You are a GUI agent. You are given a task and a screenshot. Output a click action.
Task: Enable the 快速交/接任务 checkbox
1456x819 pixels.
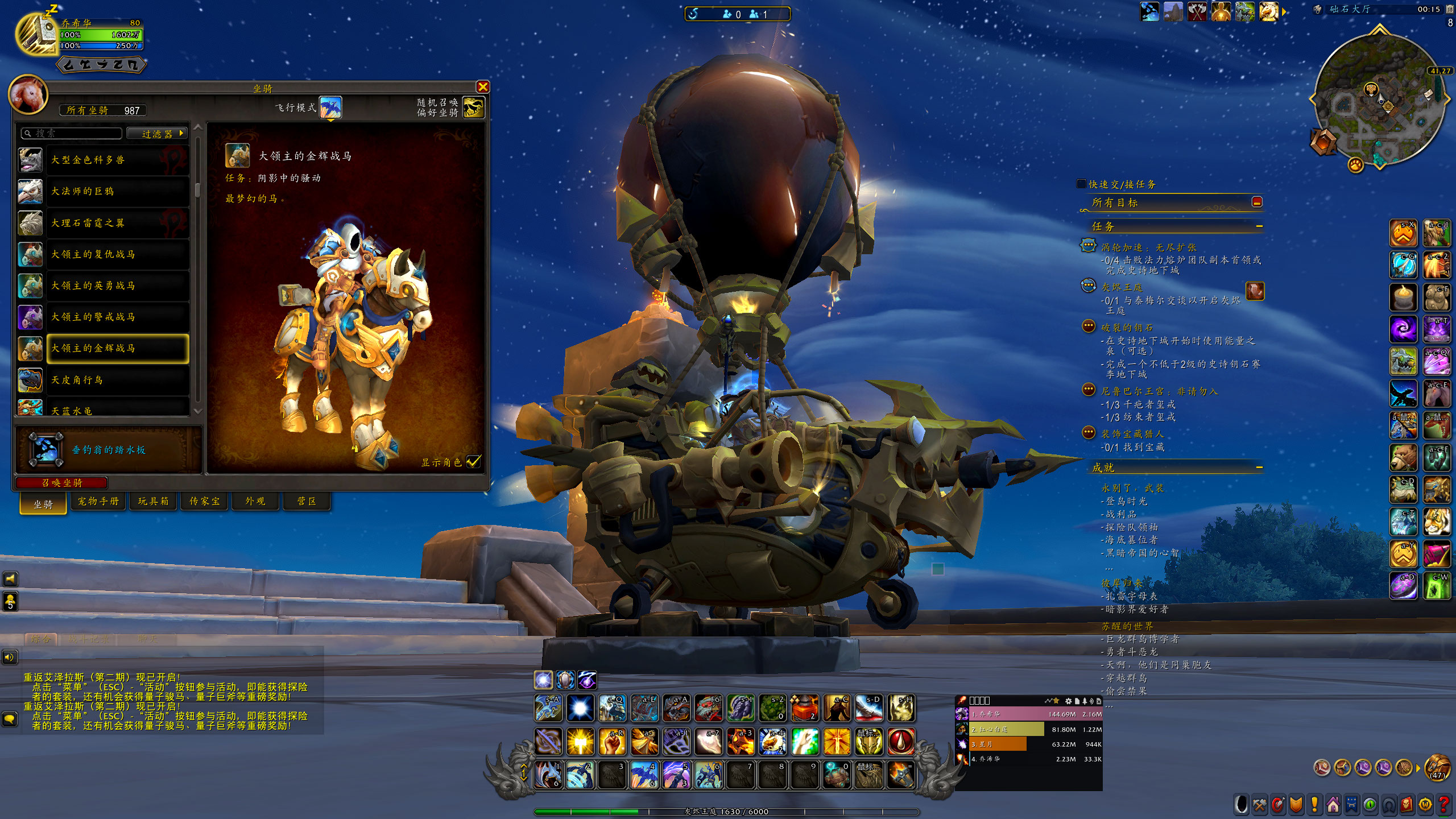pyautogui.click(x=1081, y=184)
